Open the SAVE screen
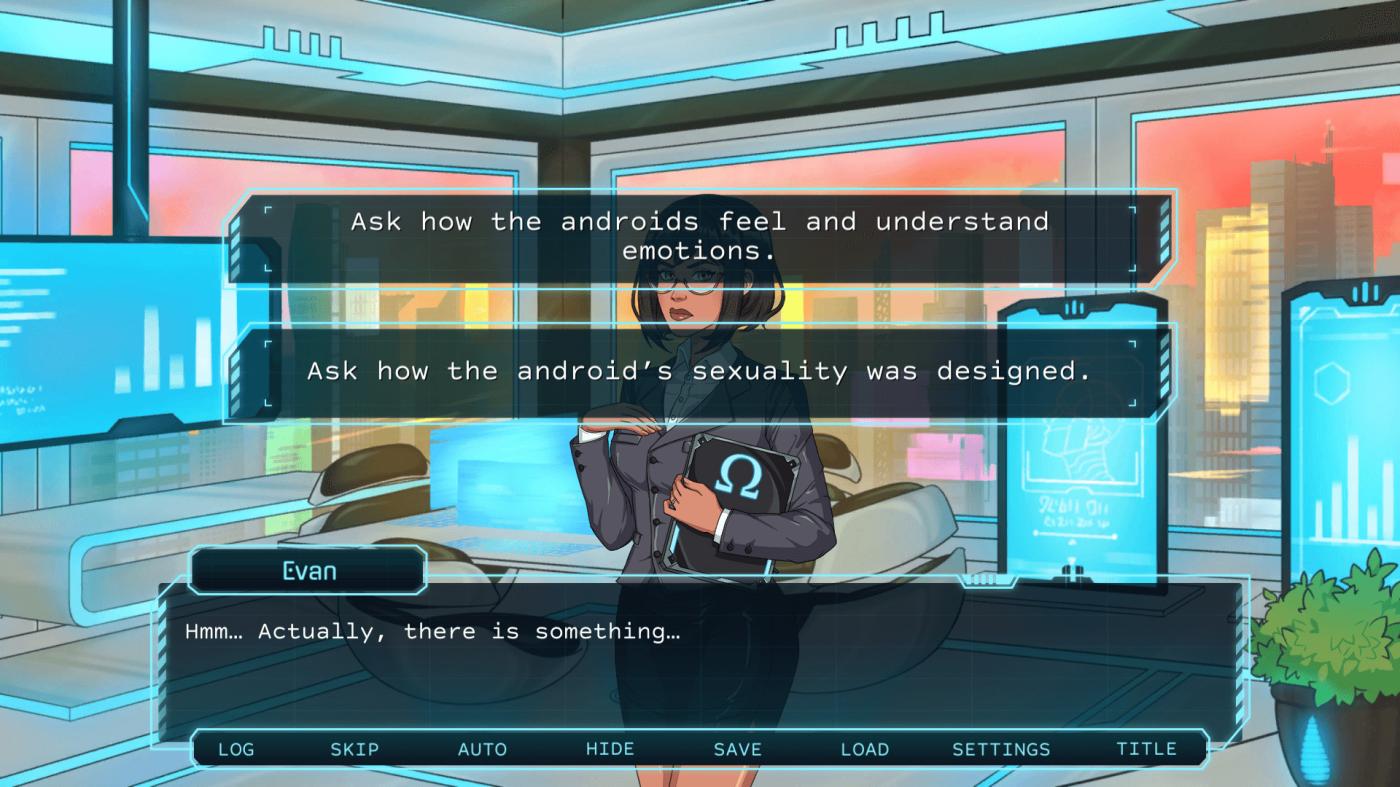This screenshot has width=1400, height=787. pos(738,749)
